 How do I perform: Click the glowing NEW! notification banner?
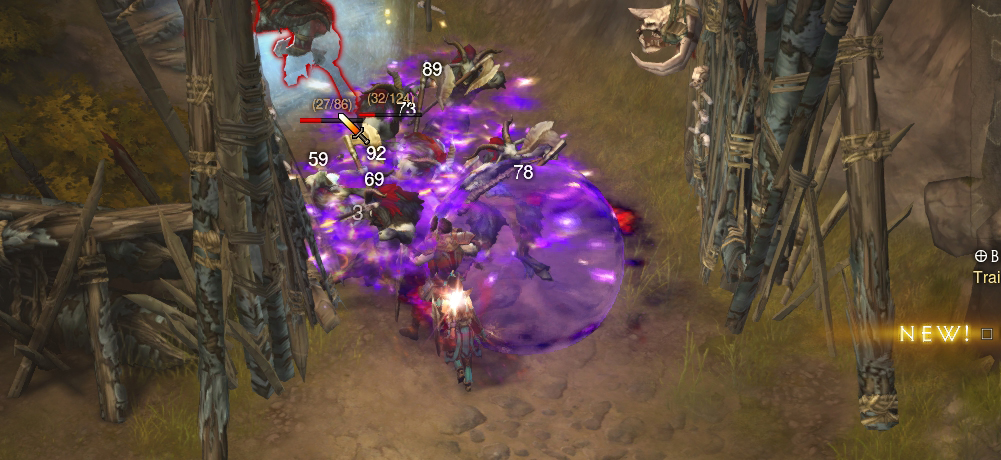[935, 334]
